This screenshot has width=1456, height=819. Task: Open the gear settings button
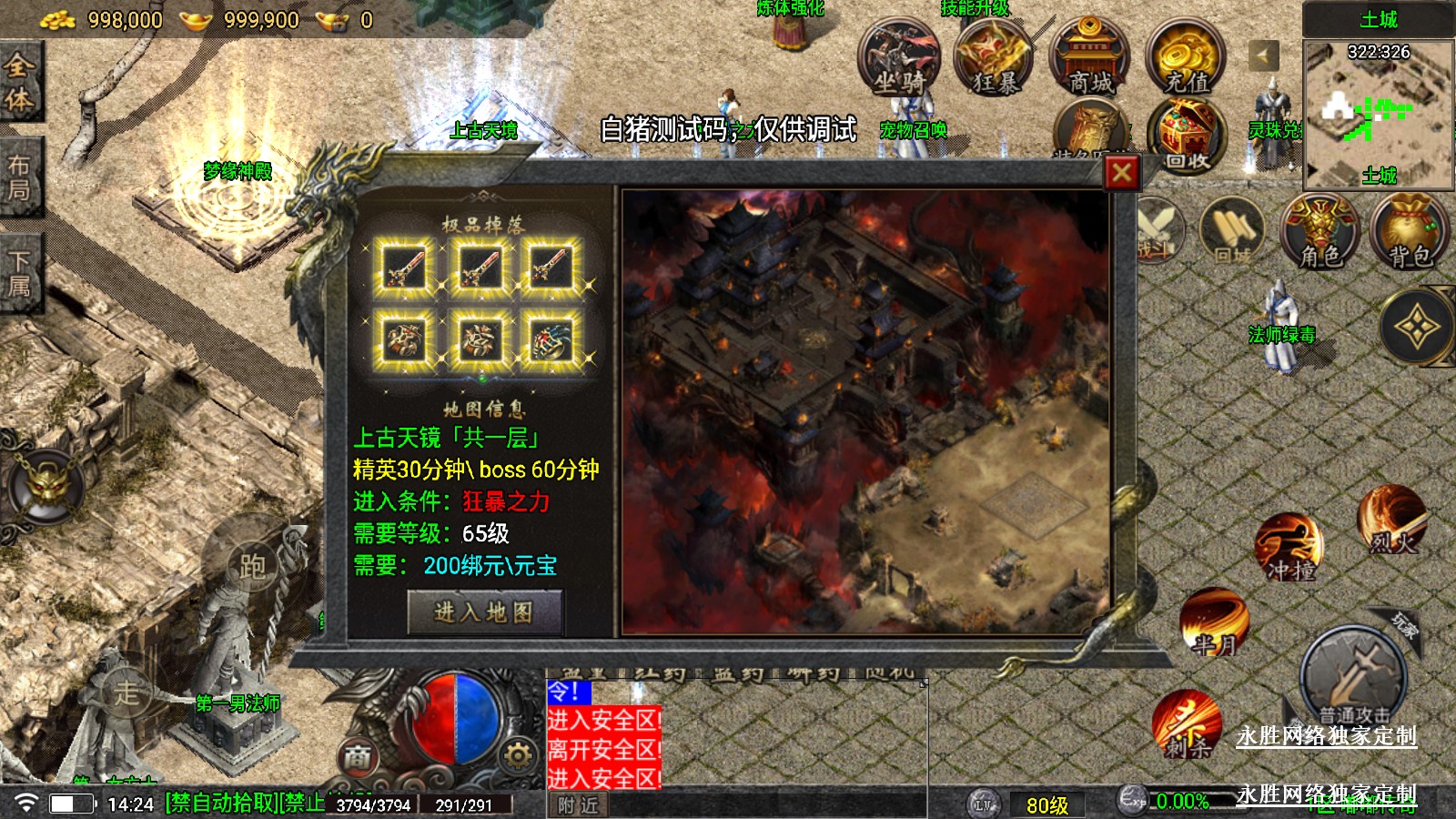coord(517,754)
